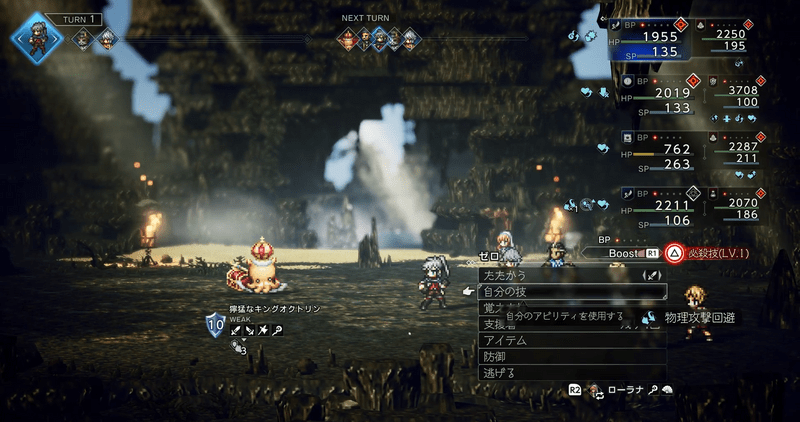Click the Boost label above the menu
The height and width of the screenshot is (422, 800).
tap(624, 254)
